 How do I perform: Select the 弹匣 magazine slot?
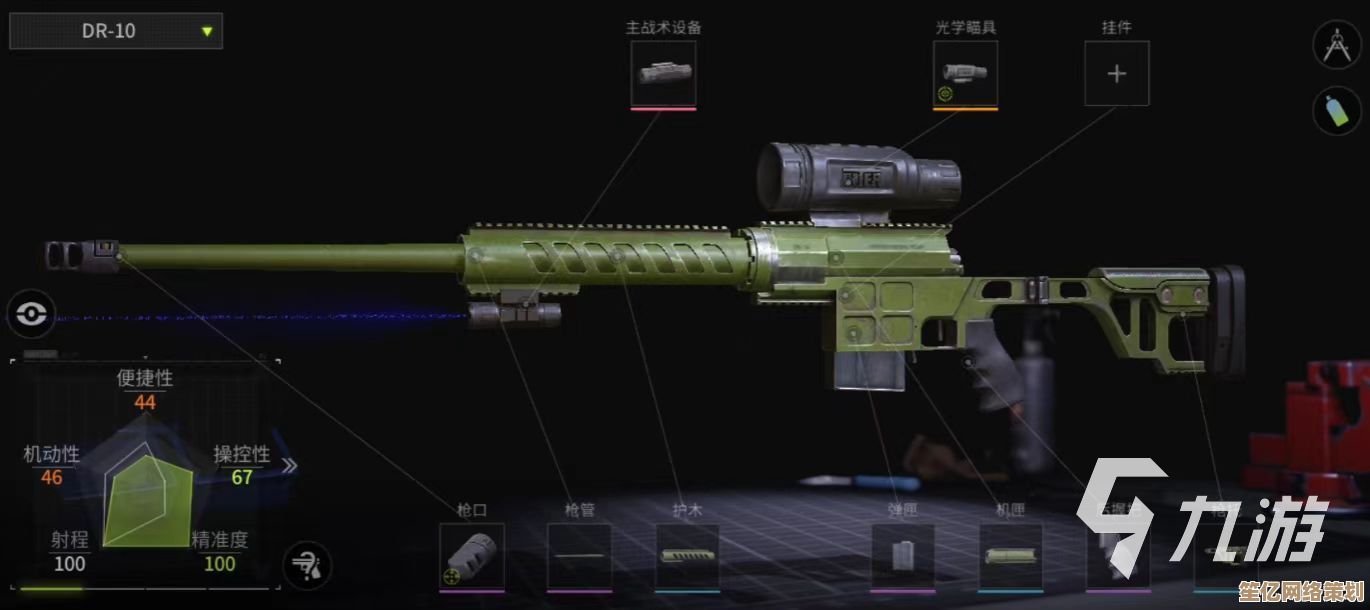[x=902, y=556]
